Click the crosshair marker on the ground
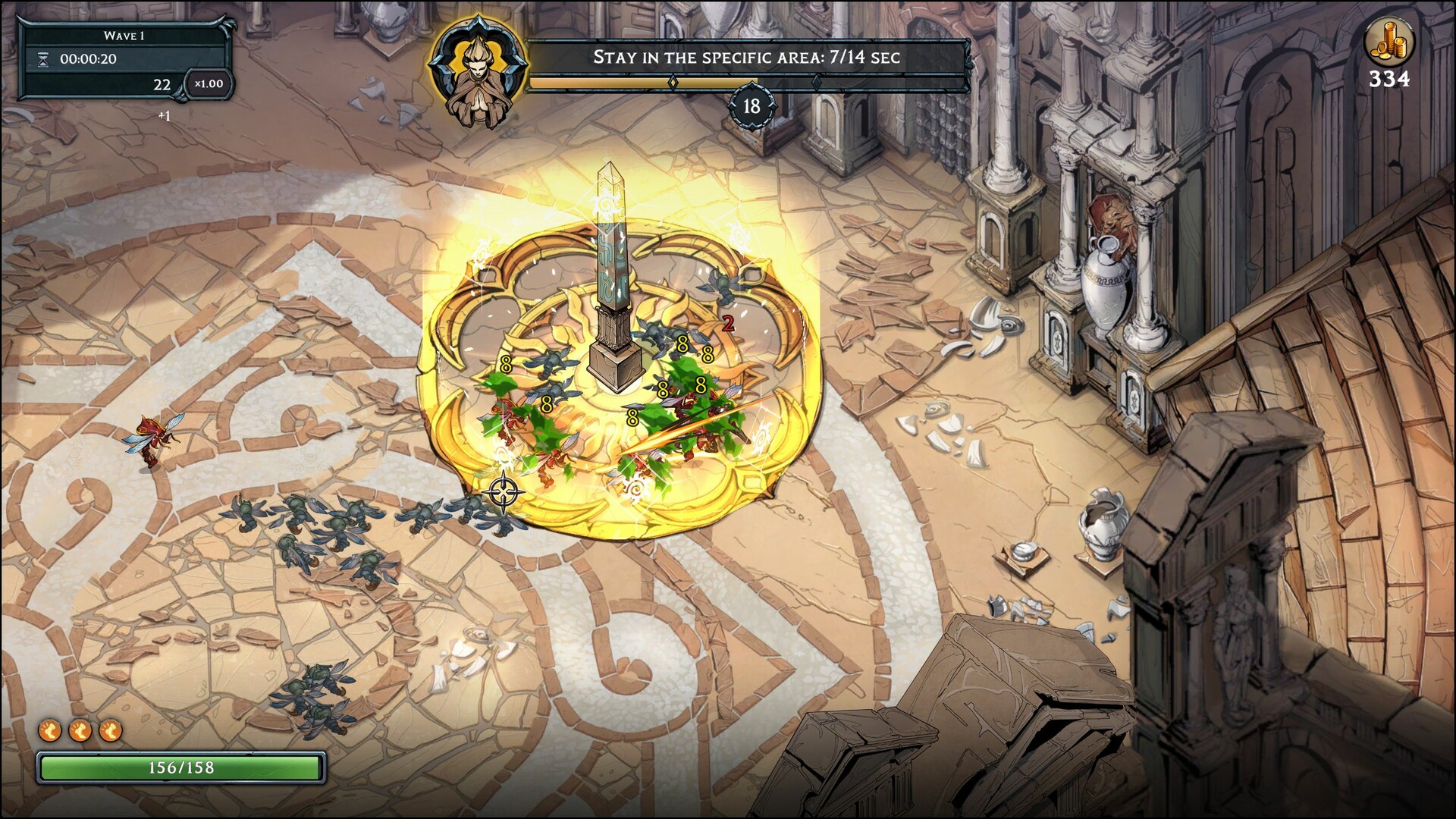 coord(502,491)
